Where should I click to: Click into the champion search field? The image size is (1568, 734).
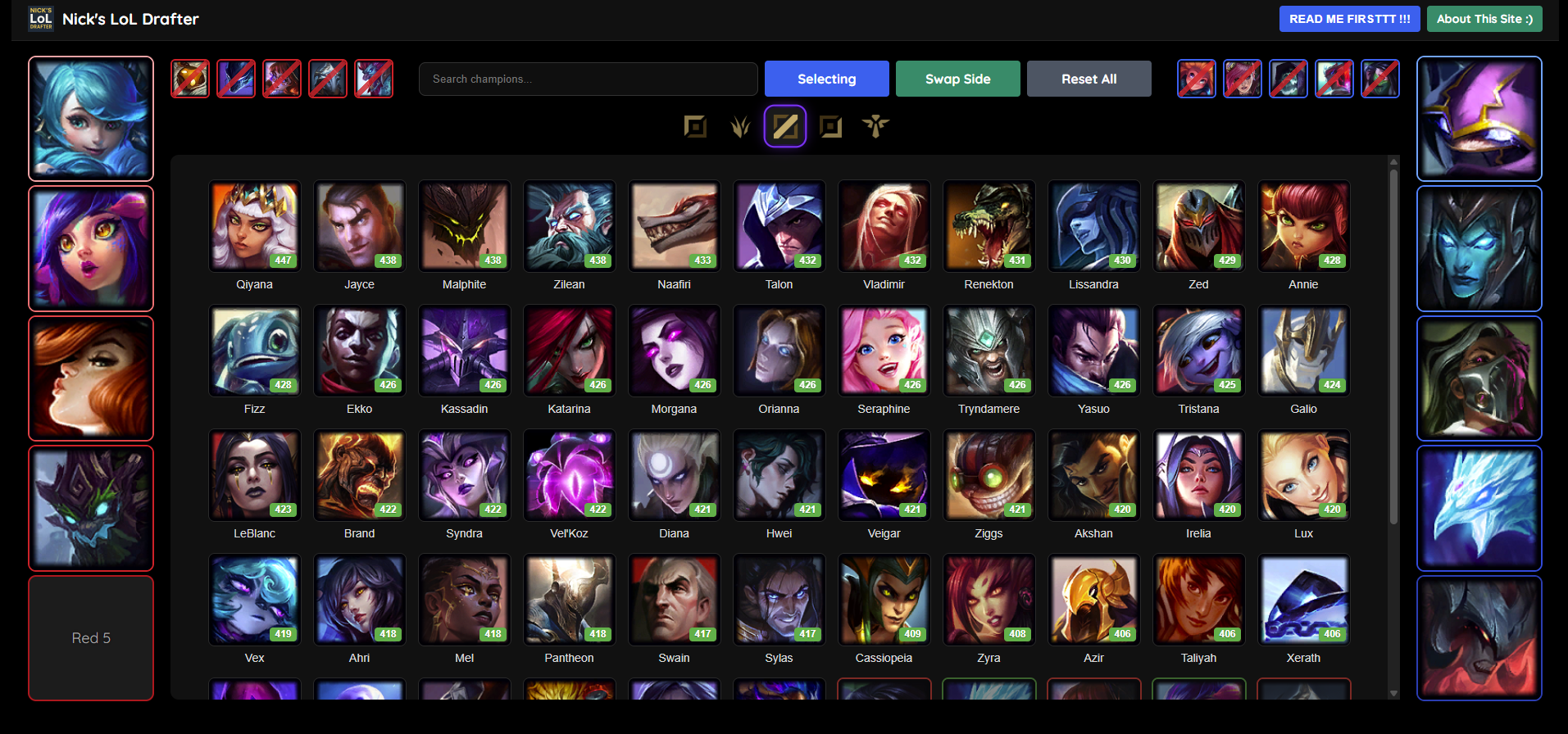pos(588,79)
